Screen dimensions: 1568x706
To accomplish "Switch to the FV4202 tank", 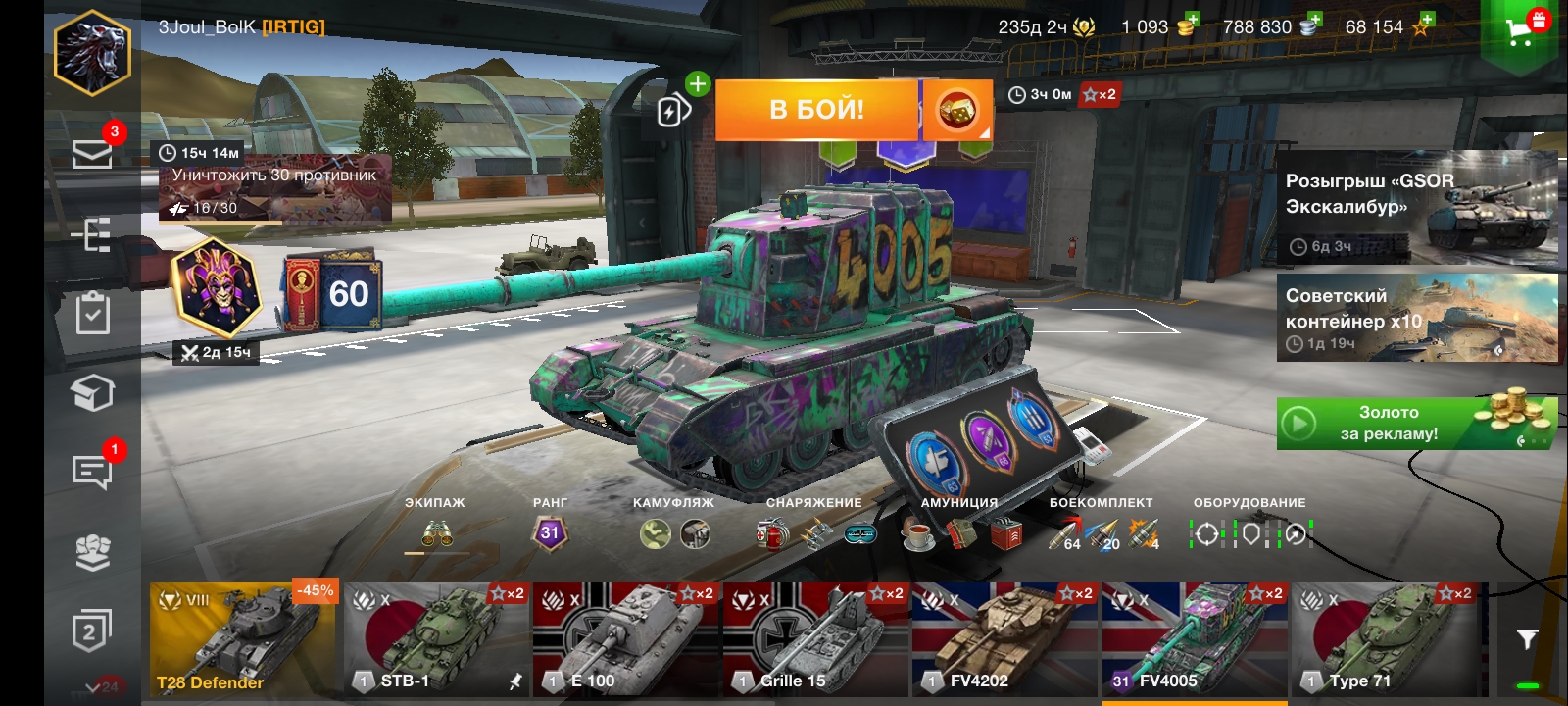I will pyautogui.click(x=1004, y=639).
